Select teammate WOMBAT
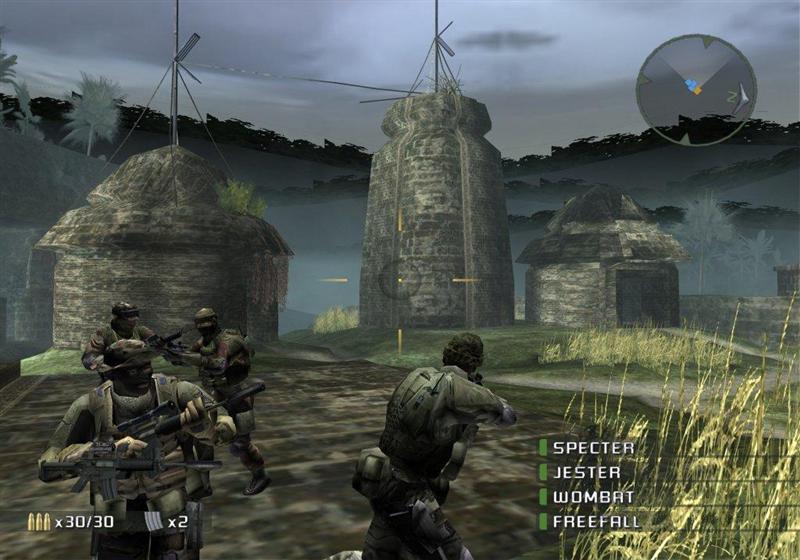Viewport: 800px width, 560px height. 589,496
